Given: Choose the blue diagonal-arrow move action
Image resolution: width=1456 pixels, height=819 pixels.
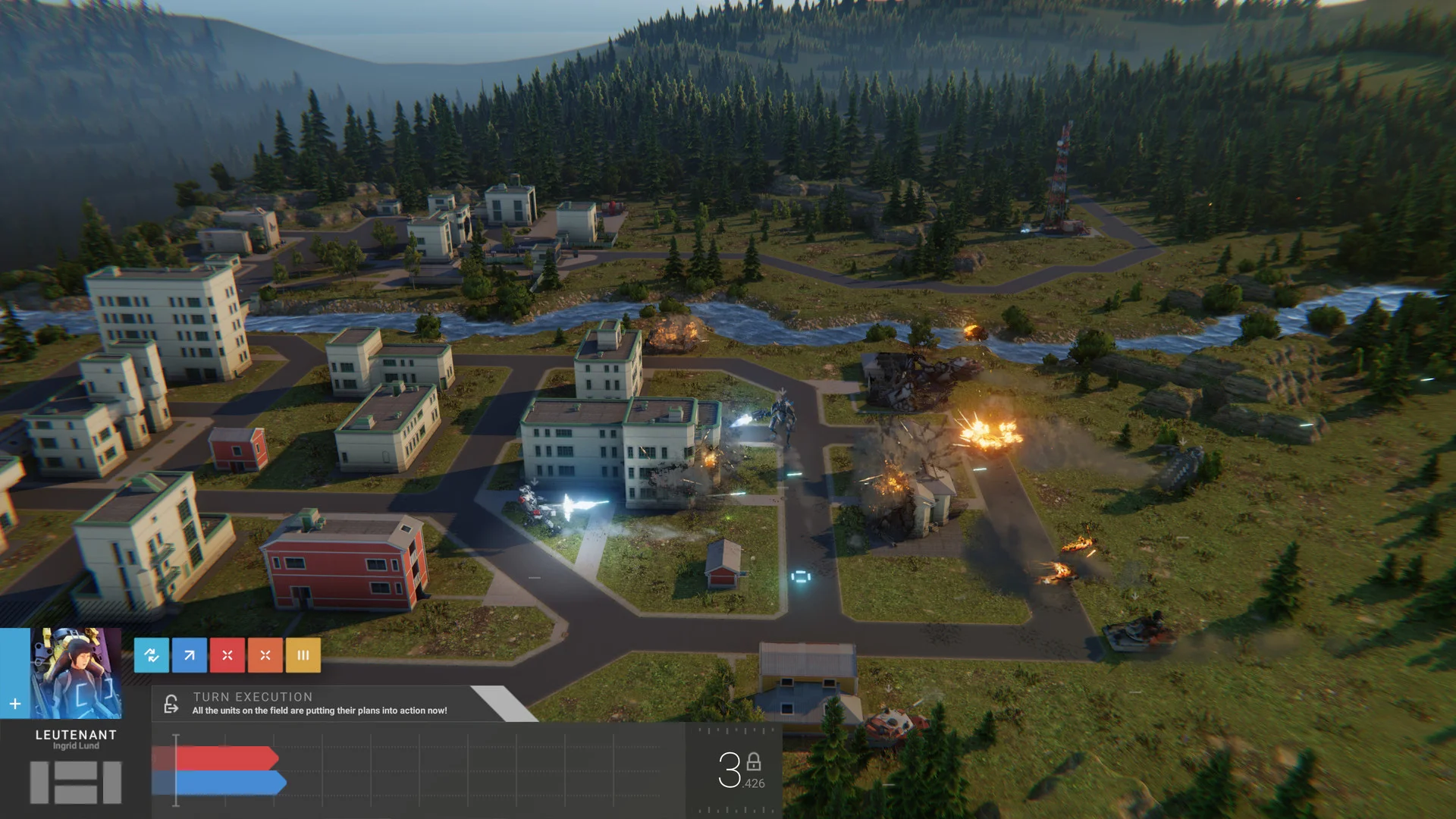Looking at the screenshot, I should coord(190,655).
